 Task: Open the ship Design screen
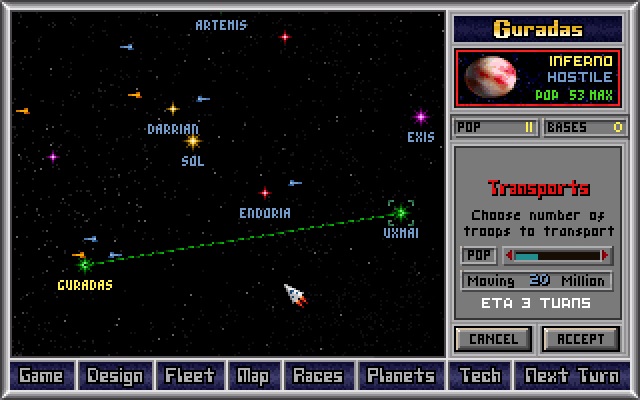(115, 376)
